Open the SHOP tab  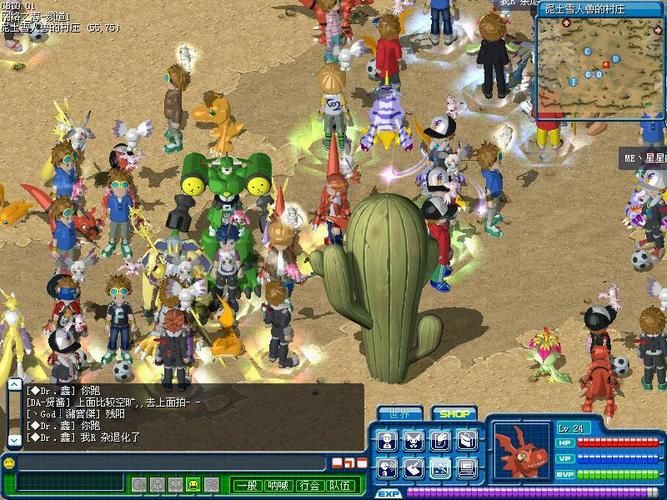[x=453, y=413]
